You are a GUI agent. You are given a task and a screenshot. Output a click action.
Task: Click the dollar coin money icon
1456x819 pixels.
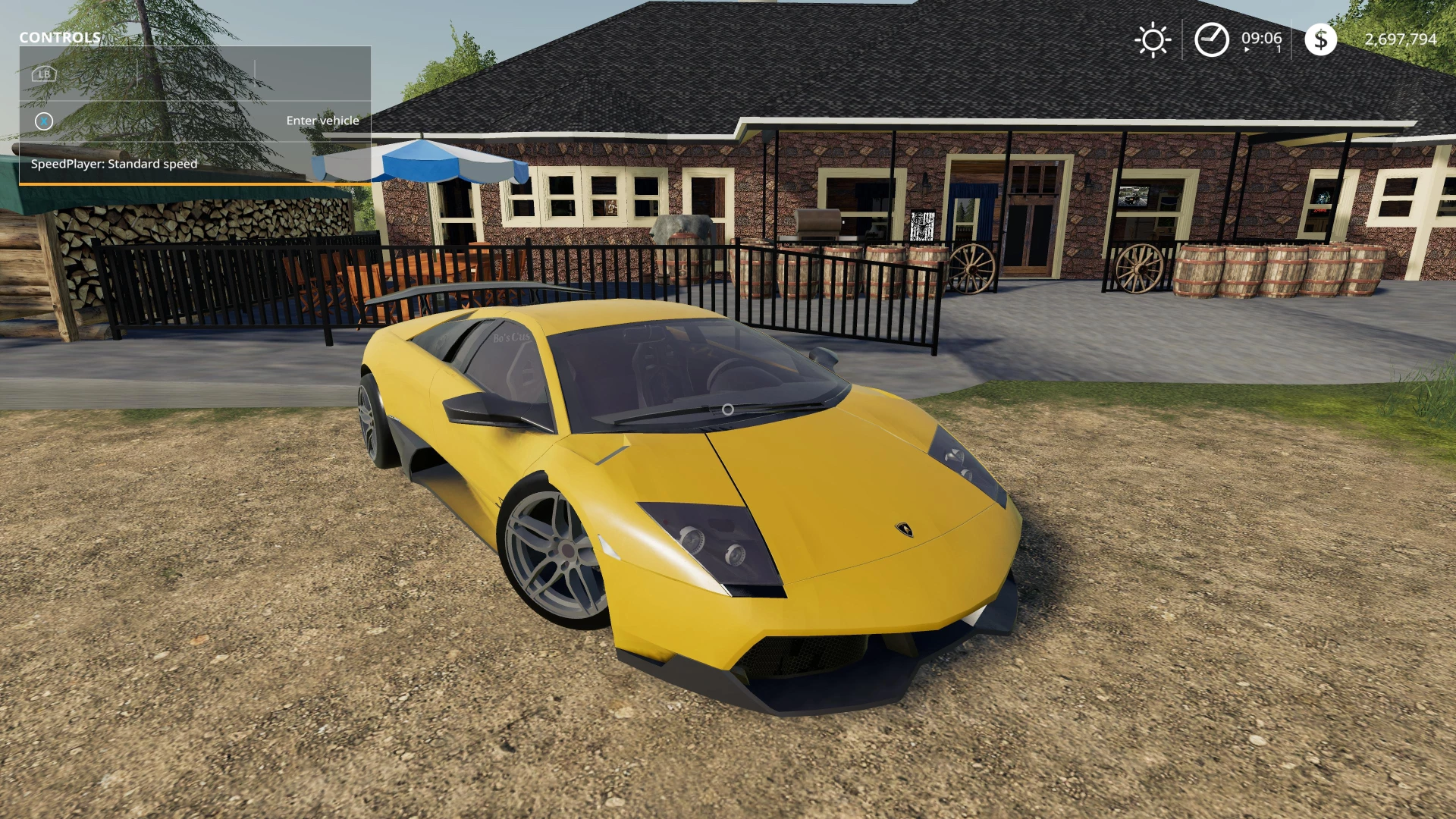pos(1321,38)
